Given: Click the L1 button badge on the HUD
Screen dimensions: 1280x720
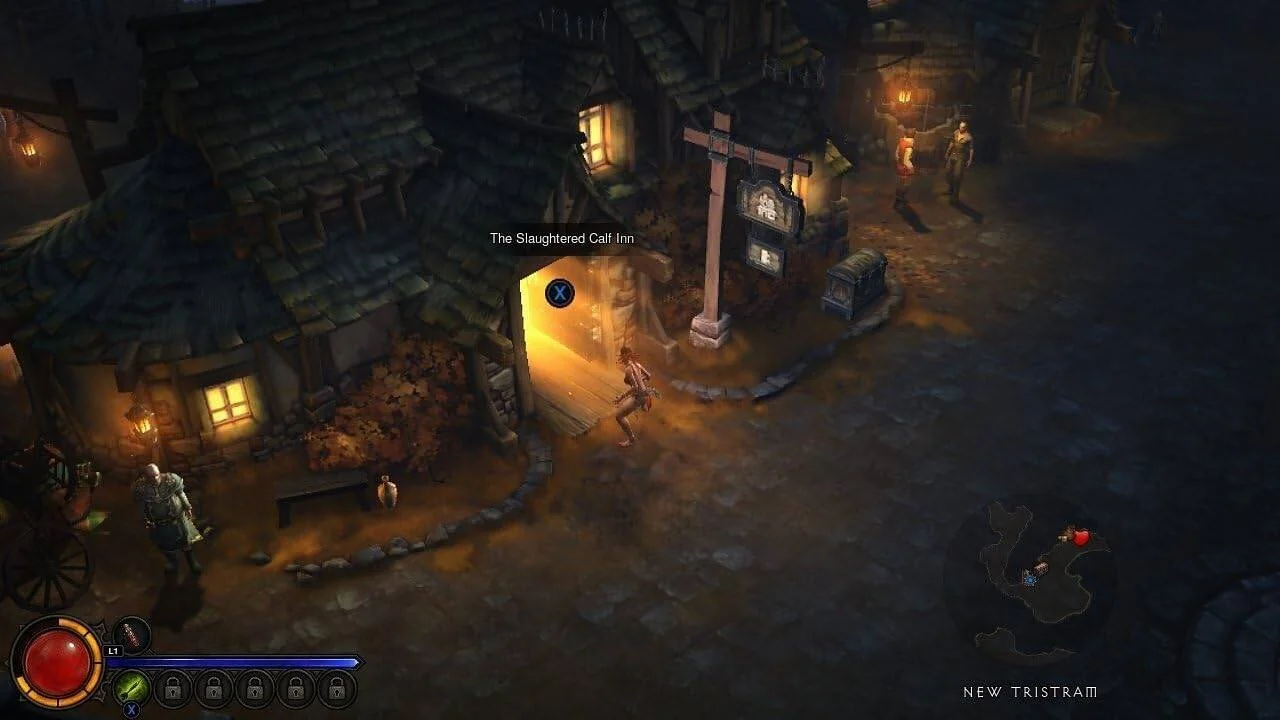Looking at the screenshot, I should pos(113,651).
